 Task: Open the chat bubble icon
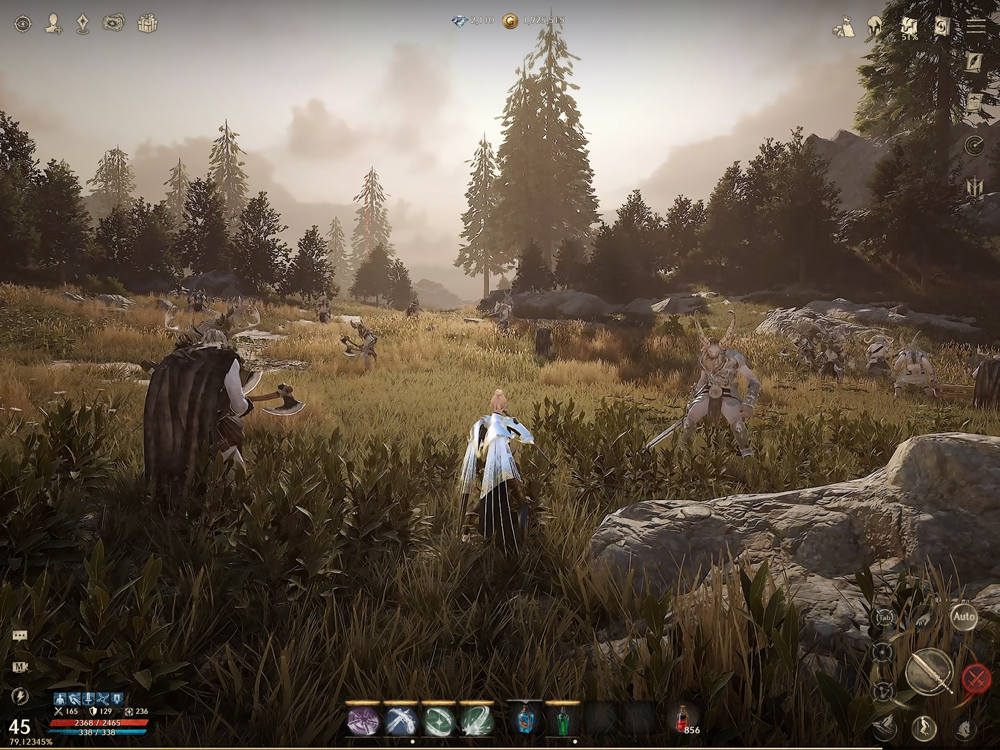tap(20, 636)
